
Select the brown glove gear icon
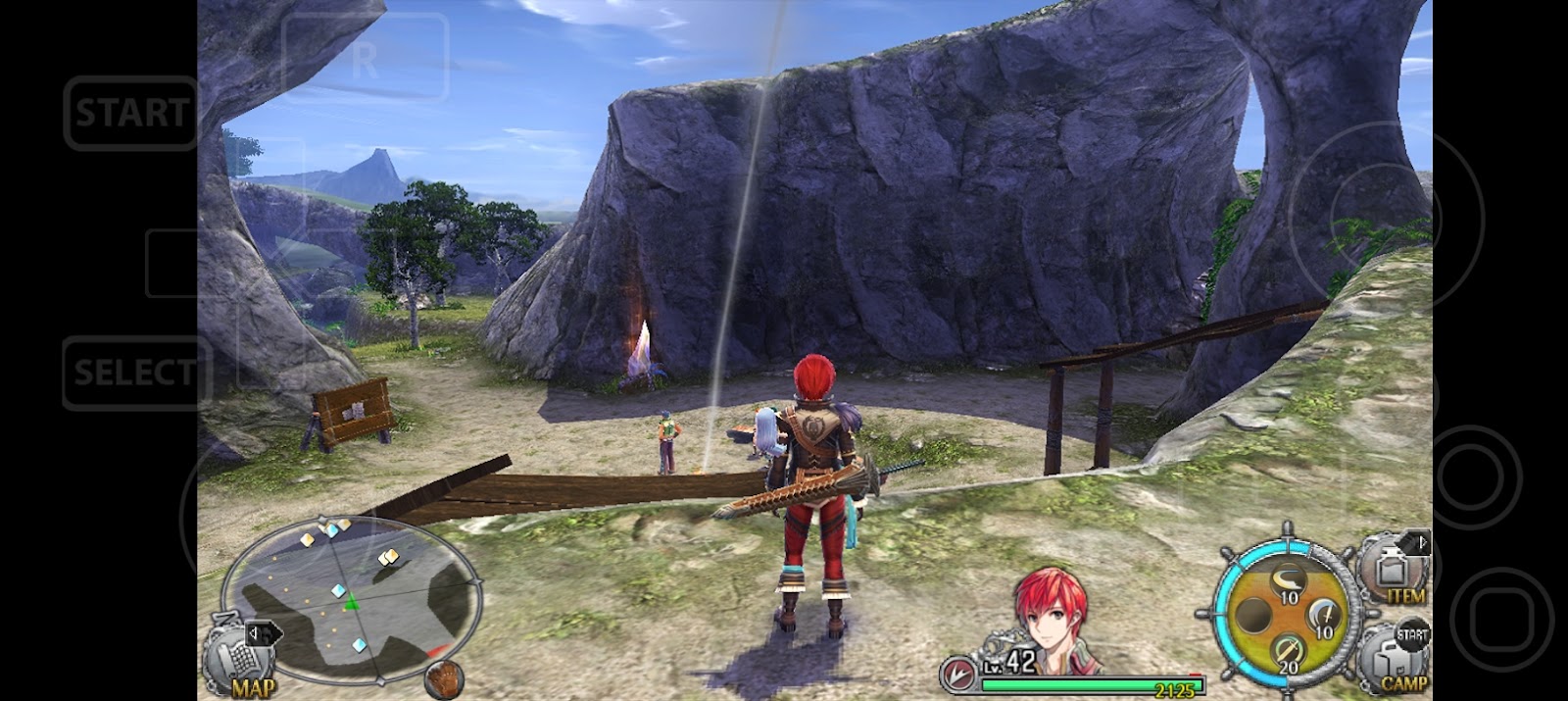pyautogui.click(x=444, y=678)
